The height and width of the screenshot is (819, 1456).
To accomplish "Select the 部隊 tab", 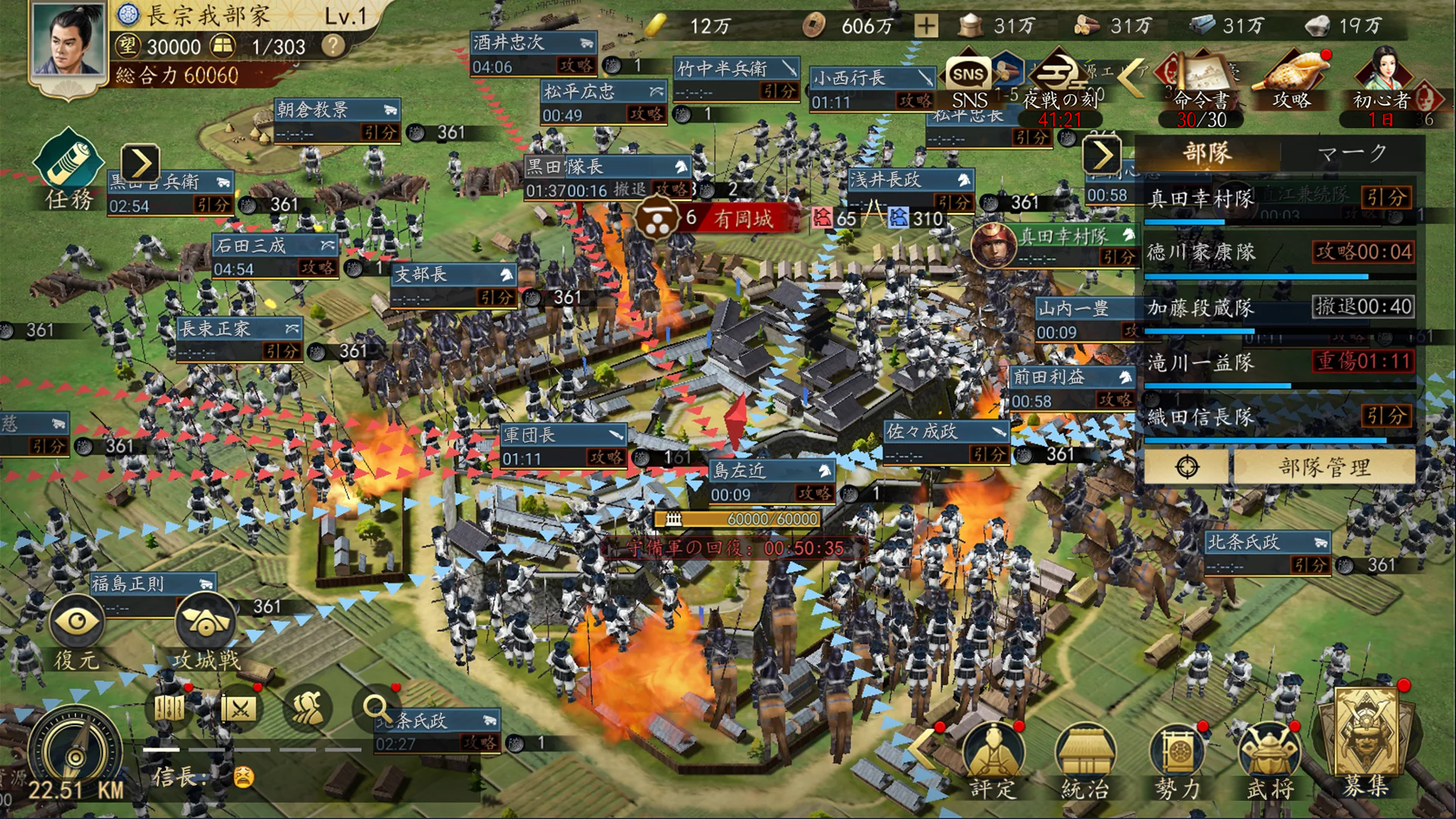I will (1207, 154).
